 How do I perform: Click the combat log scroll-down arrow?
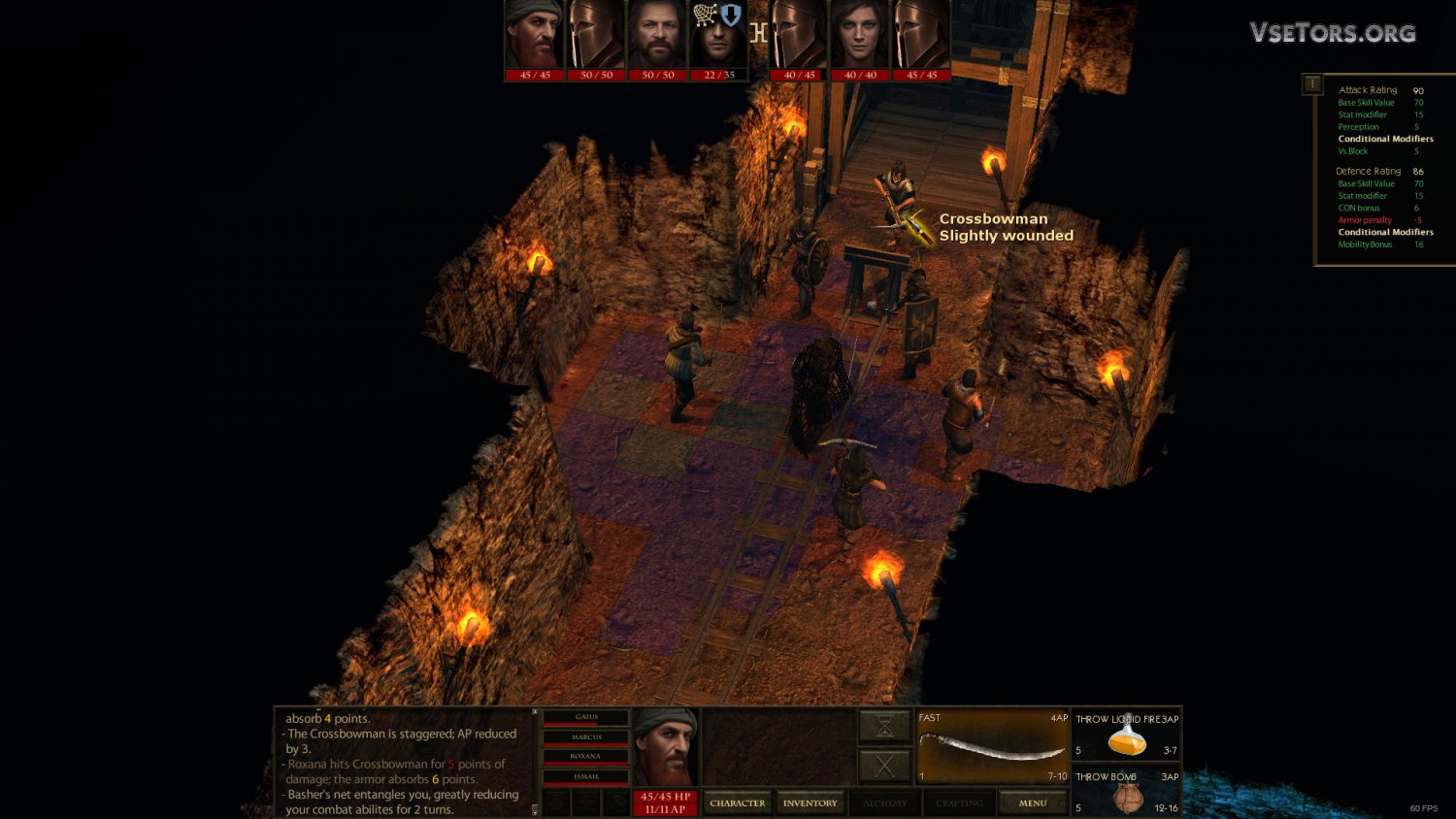tap(534, 810)
